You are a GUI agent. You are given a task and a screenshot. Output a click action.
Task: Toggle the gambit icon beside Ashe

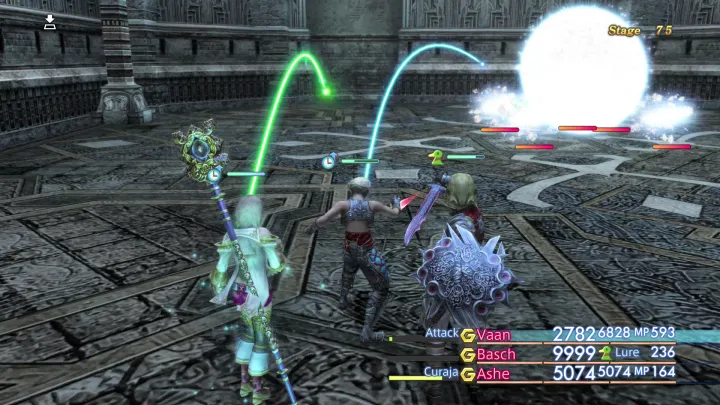pyautogui.click(x=467, y=374)
